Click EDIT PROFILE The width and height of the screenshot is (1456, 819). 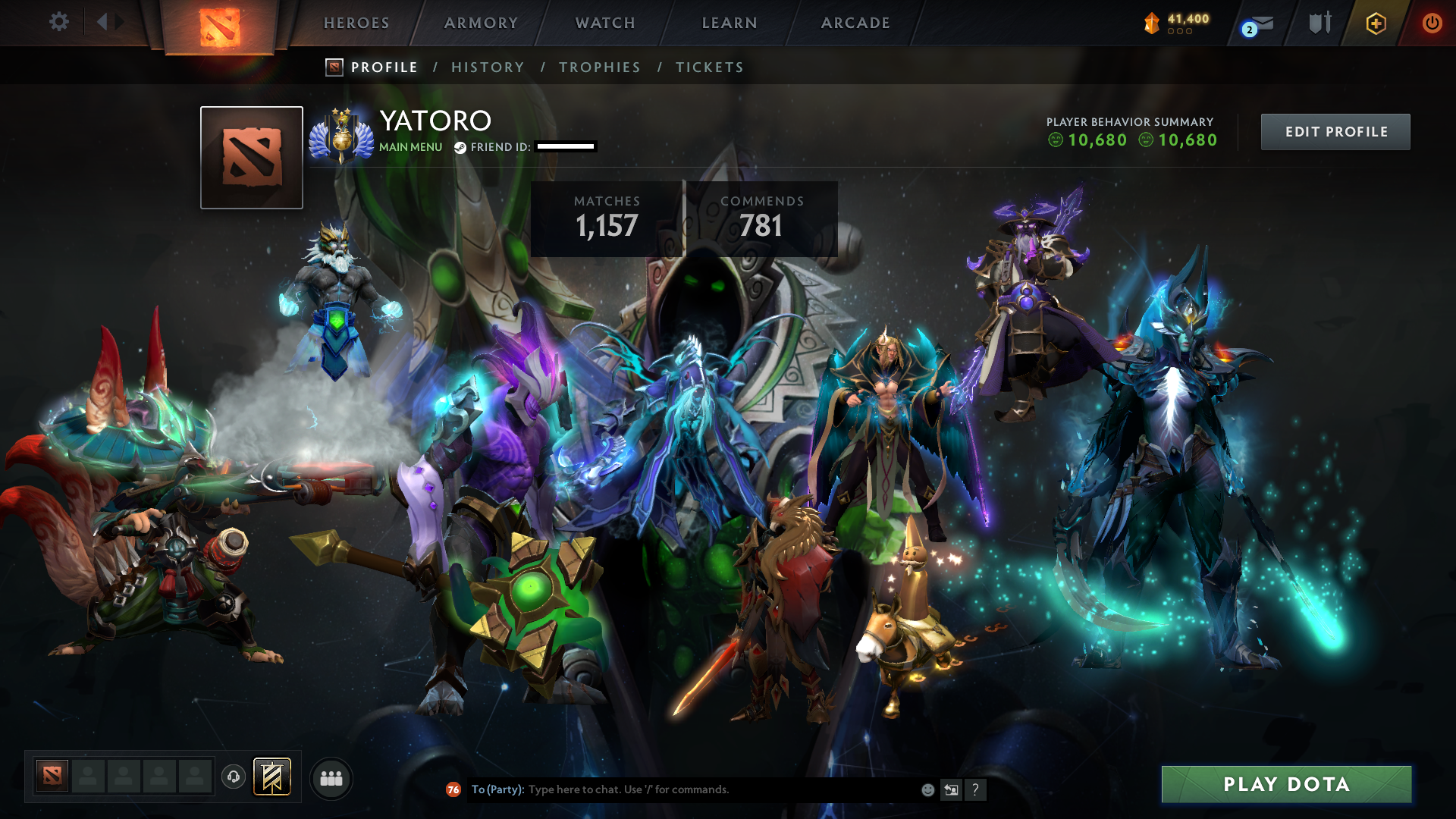coord(1335,131)
